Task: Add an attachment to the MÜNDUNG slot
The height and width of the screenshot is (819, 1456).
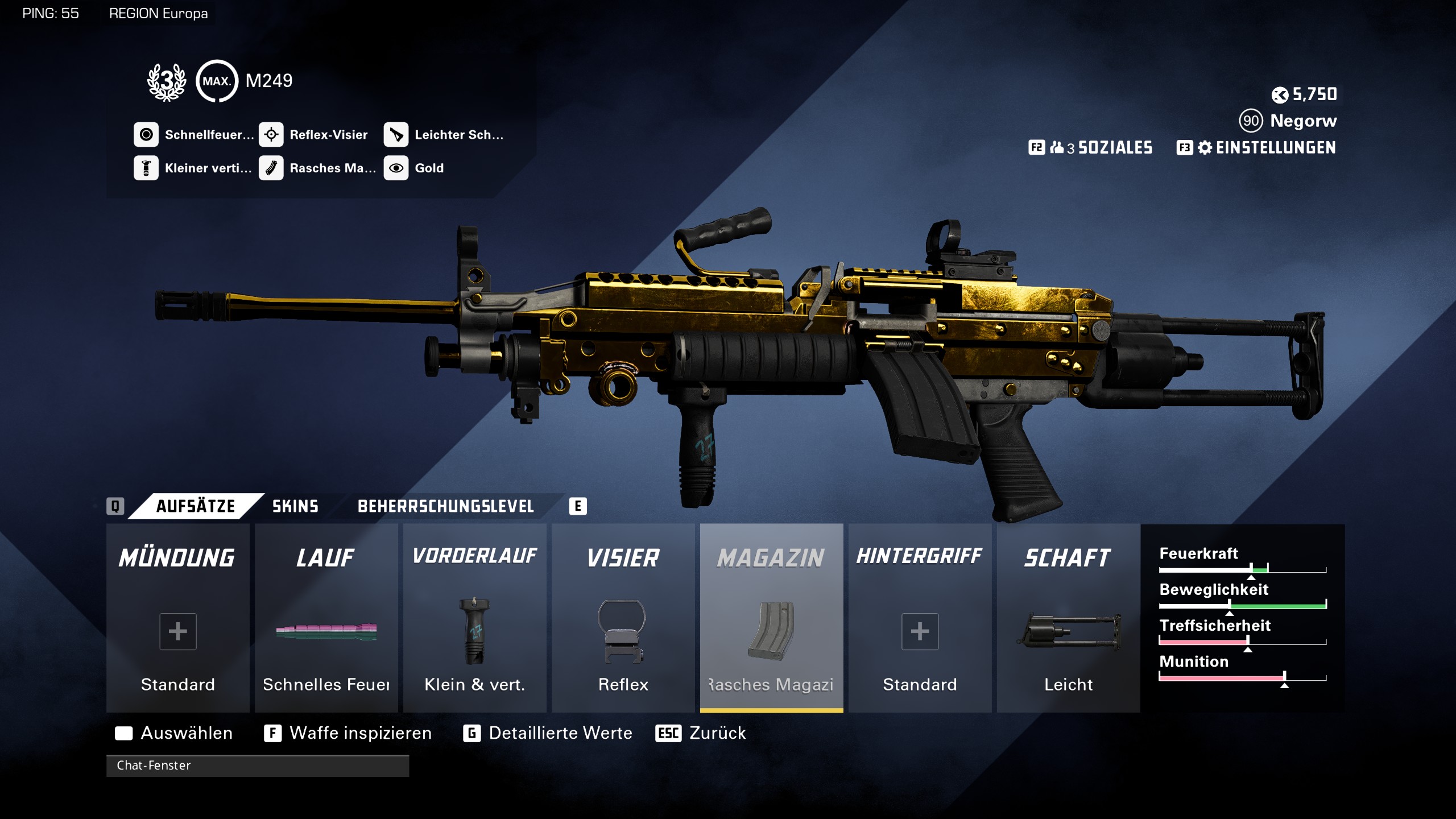Action: click(177, 631)
